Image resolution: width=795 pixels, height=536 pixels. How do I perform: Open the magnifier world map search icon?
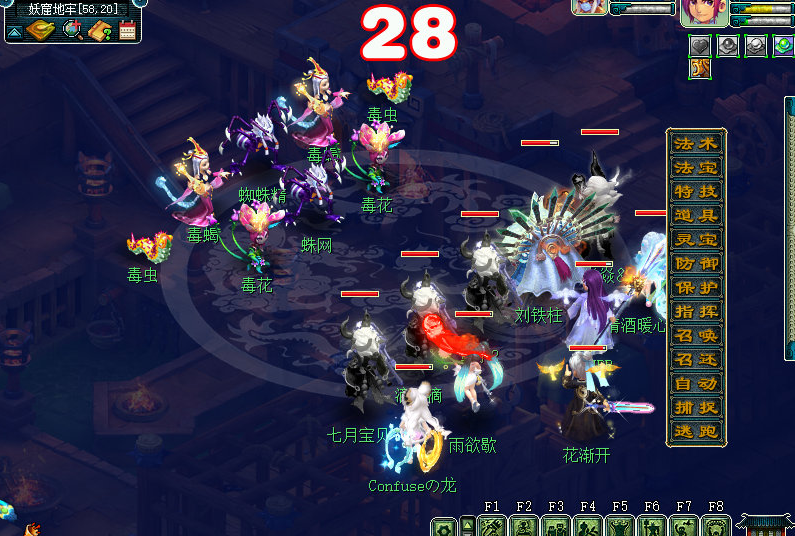(x=72, y=30)
